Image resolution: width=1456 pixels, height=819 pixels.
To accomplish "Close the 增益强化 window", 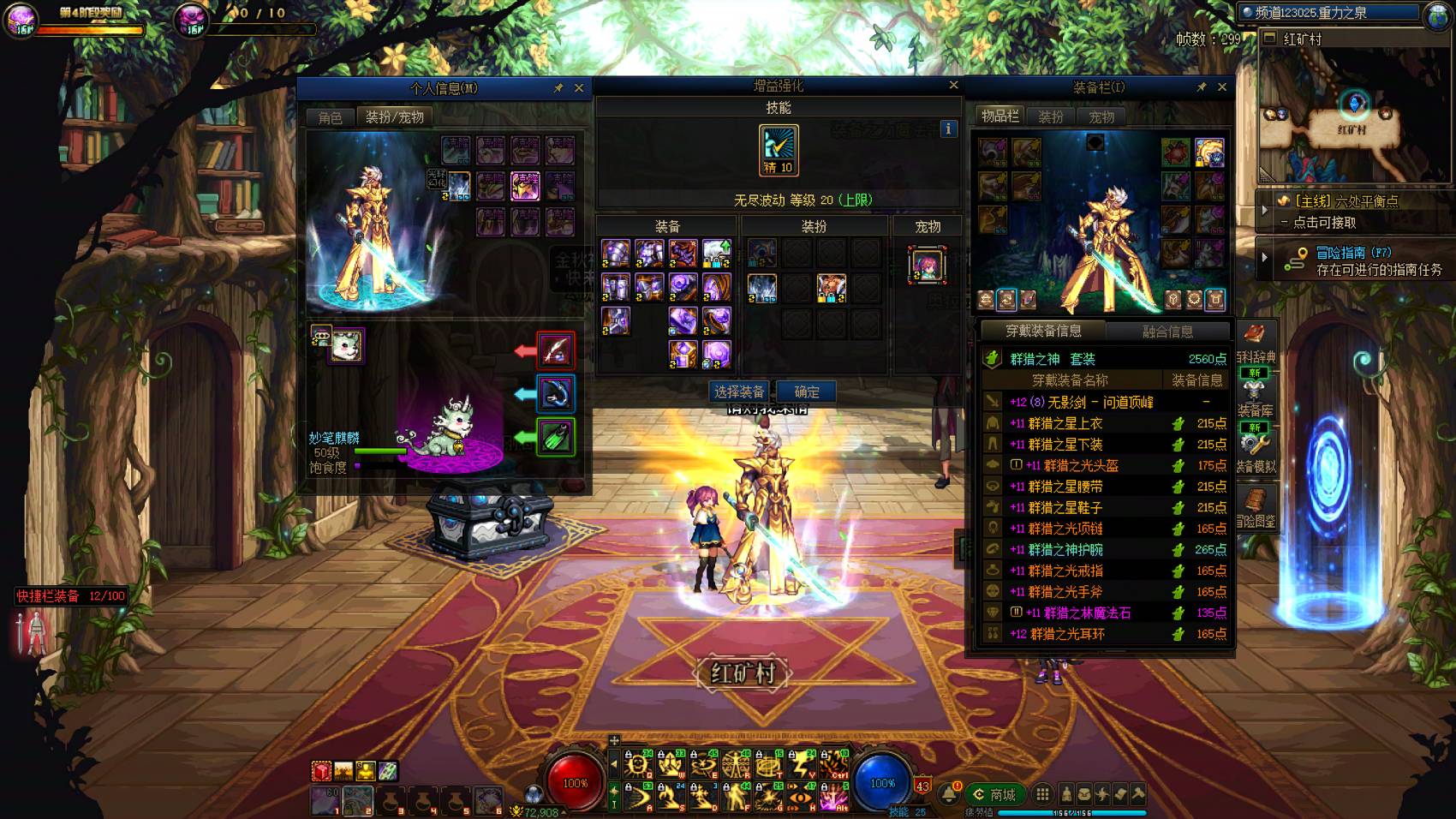I will tap(953, 85).
